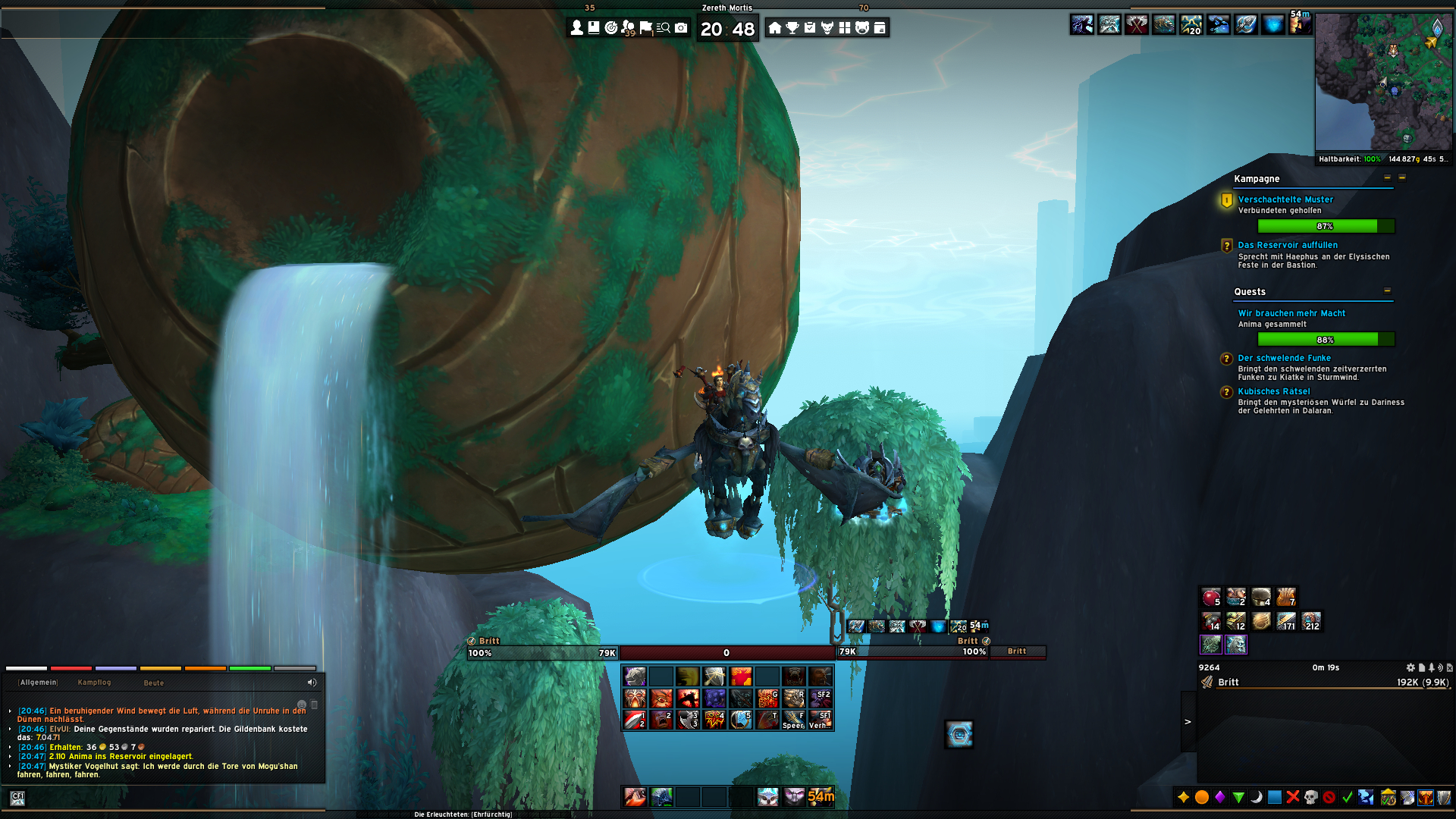Switch to the Beute chat tab
1456x819 pixels.
154,682
